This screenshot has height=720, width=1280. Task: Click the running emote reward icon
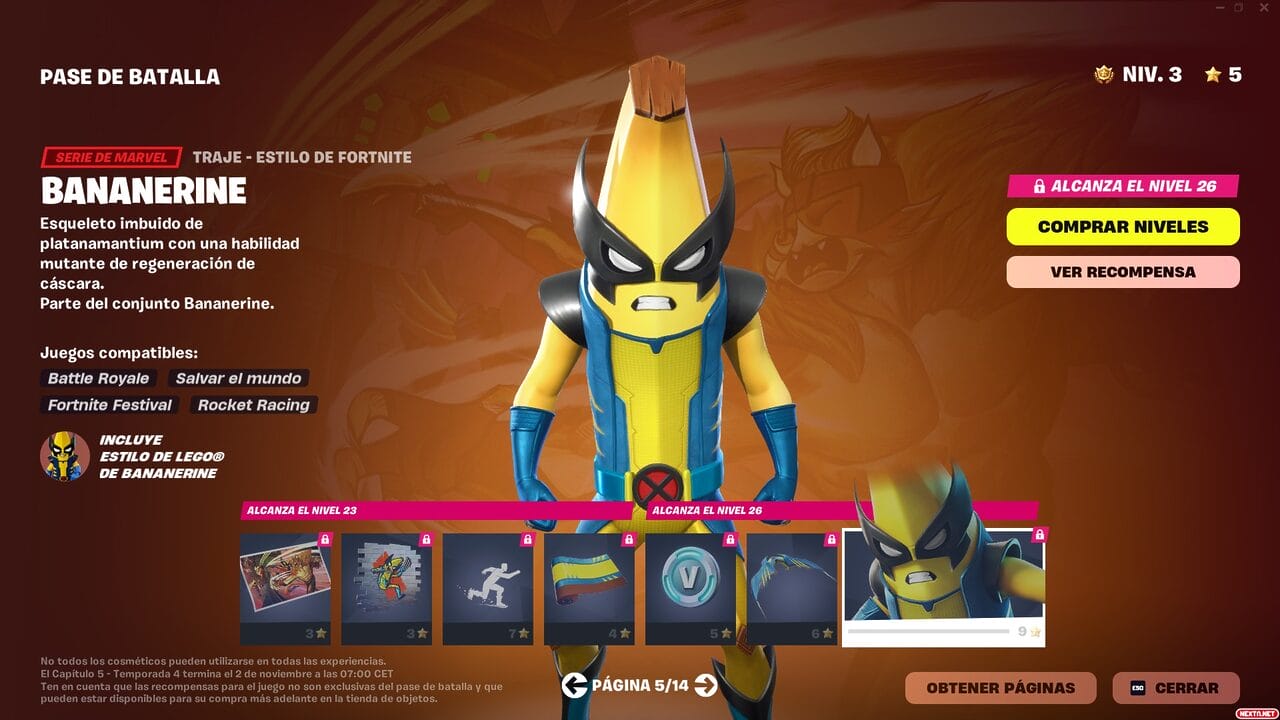(486, 588)
